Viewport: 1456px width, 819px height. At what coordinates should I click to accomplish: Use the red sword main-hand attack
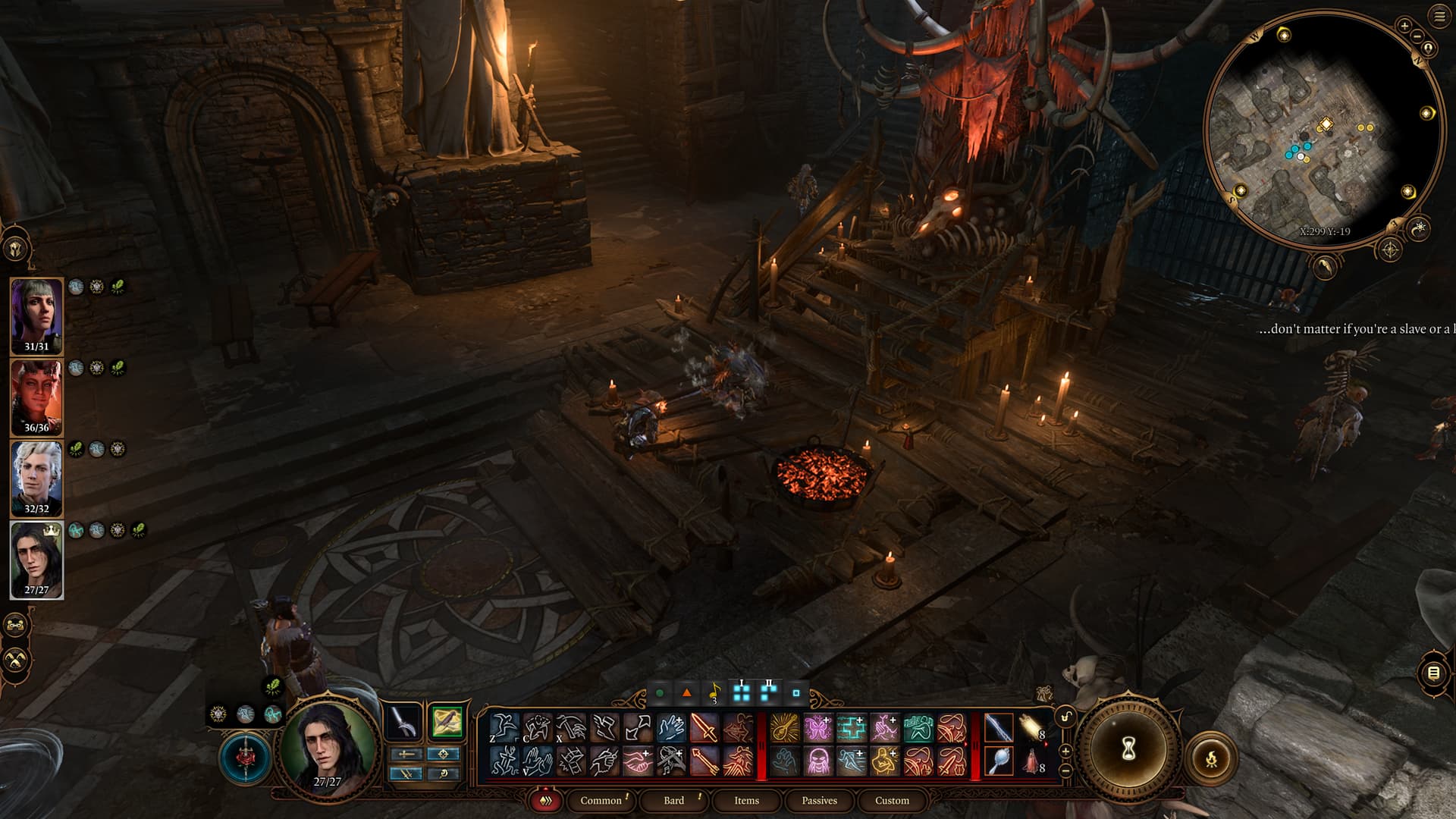(704, 728)
